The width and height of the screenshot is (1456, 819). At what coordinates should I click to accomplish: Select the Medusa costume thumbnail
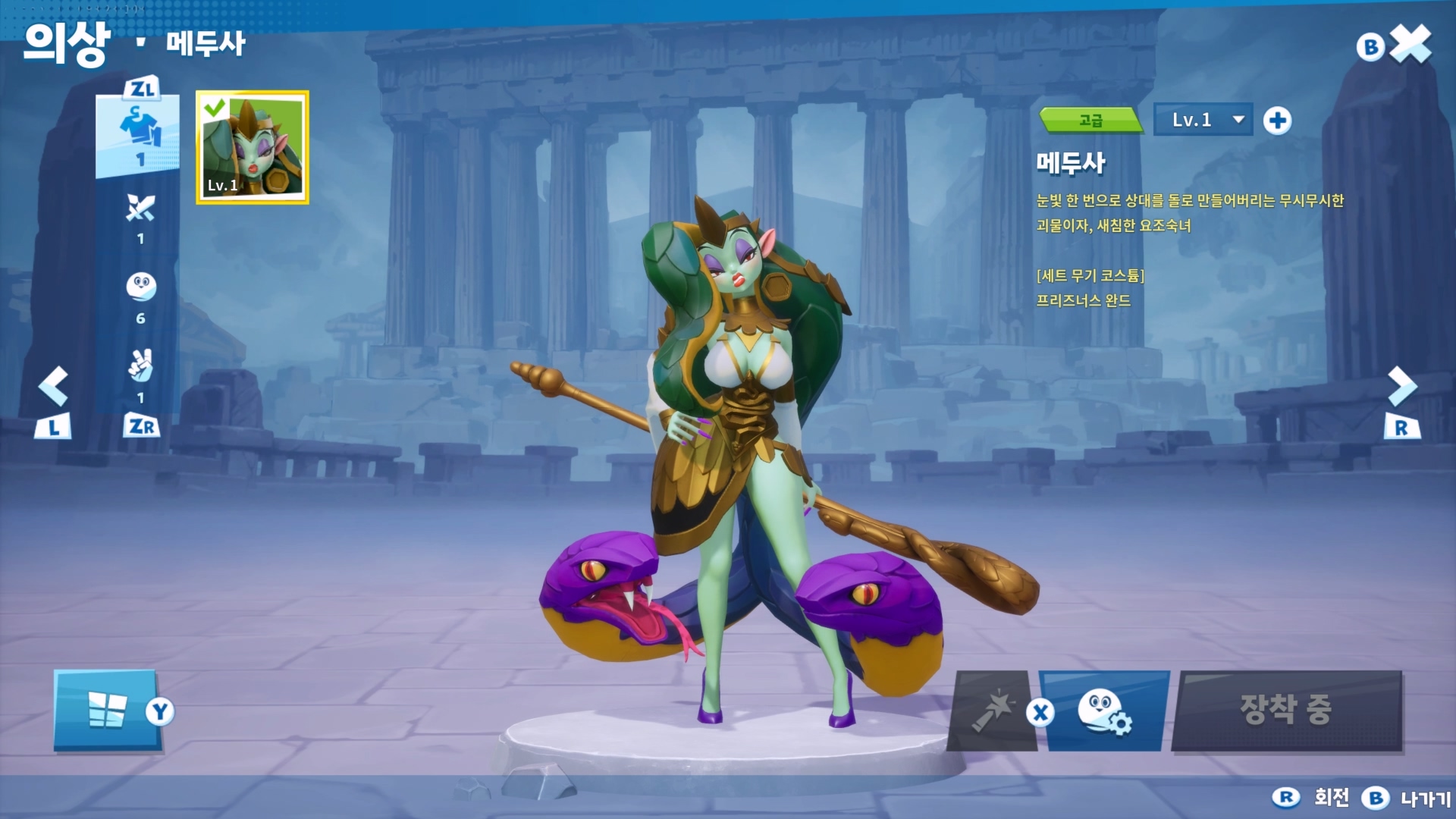253,147
